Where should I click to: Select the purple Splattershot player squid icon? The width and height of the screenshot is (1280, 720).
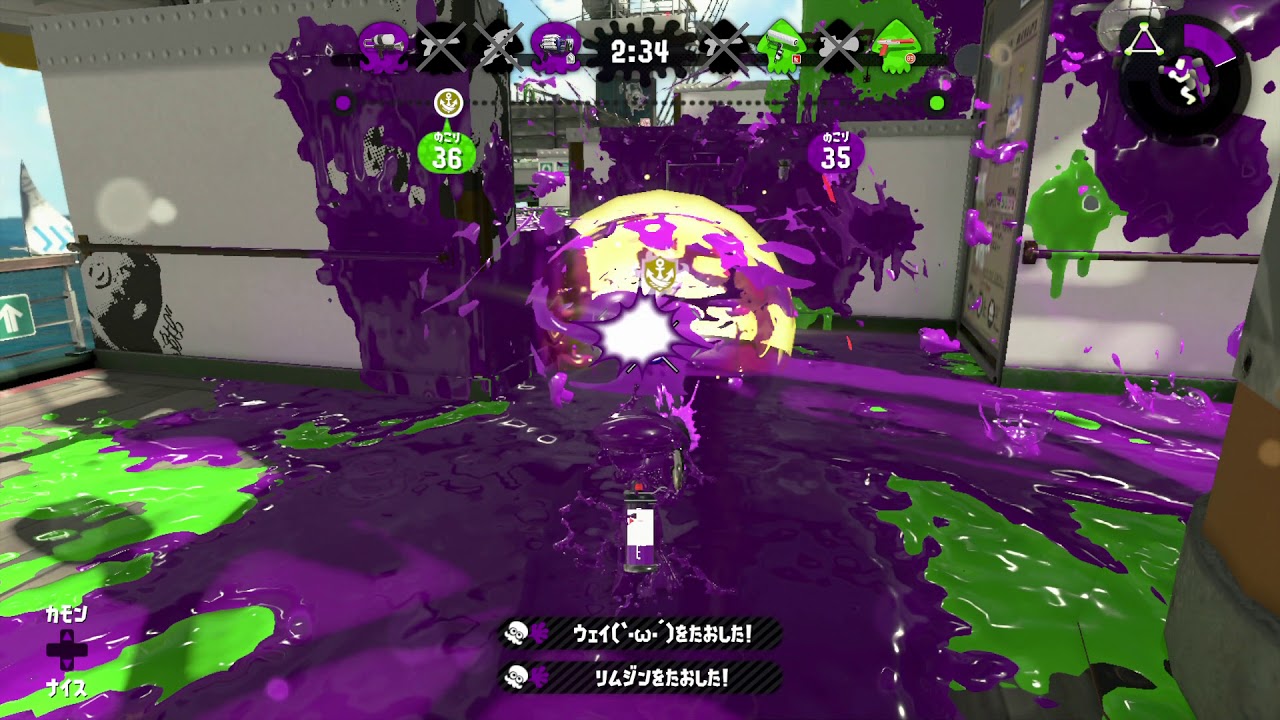[x=383, y=43]
